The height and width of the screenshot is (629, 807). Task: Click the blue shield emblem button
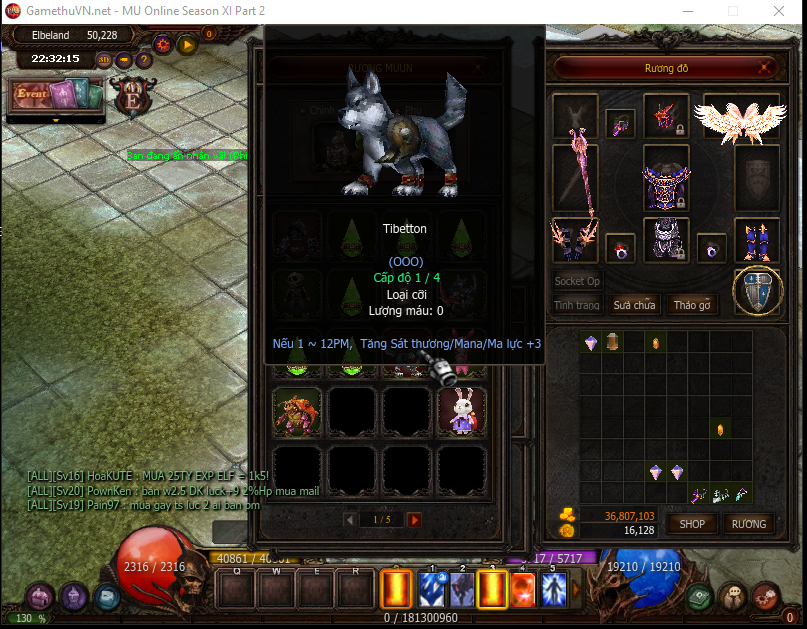pos(756,291)
